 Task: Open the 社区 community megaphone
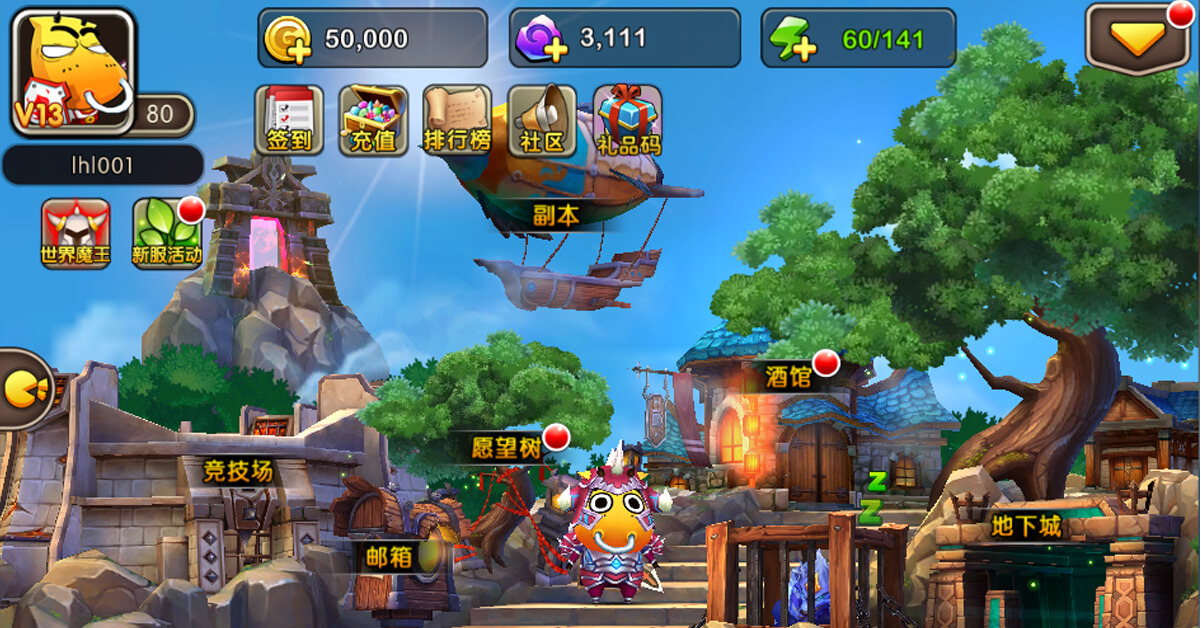(x=542, y=120)
